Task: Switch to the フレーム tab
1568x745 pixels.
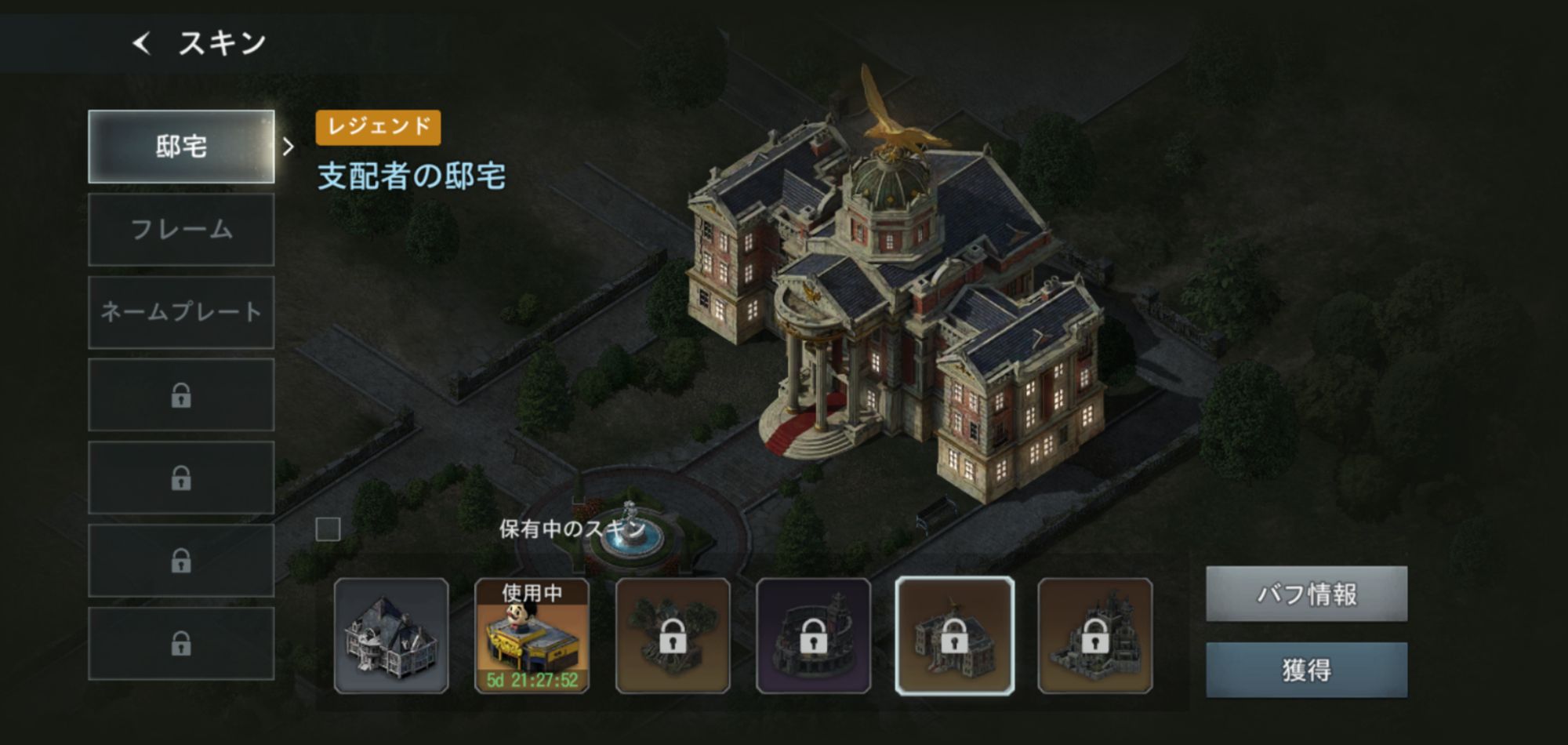Action: point(181,230)
